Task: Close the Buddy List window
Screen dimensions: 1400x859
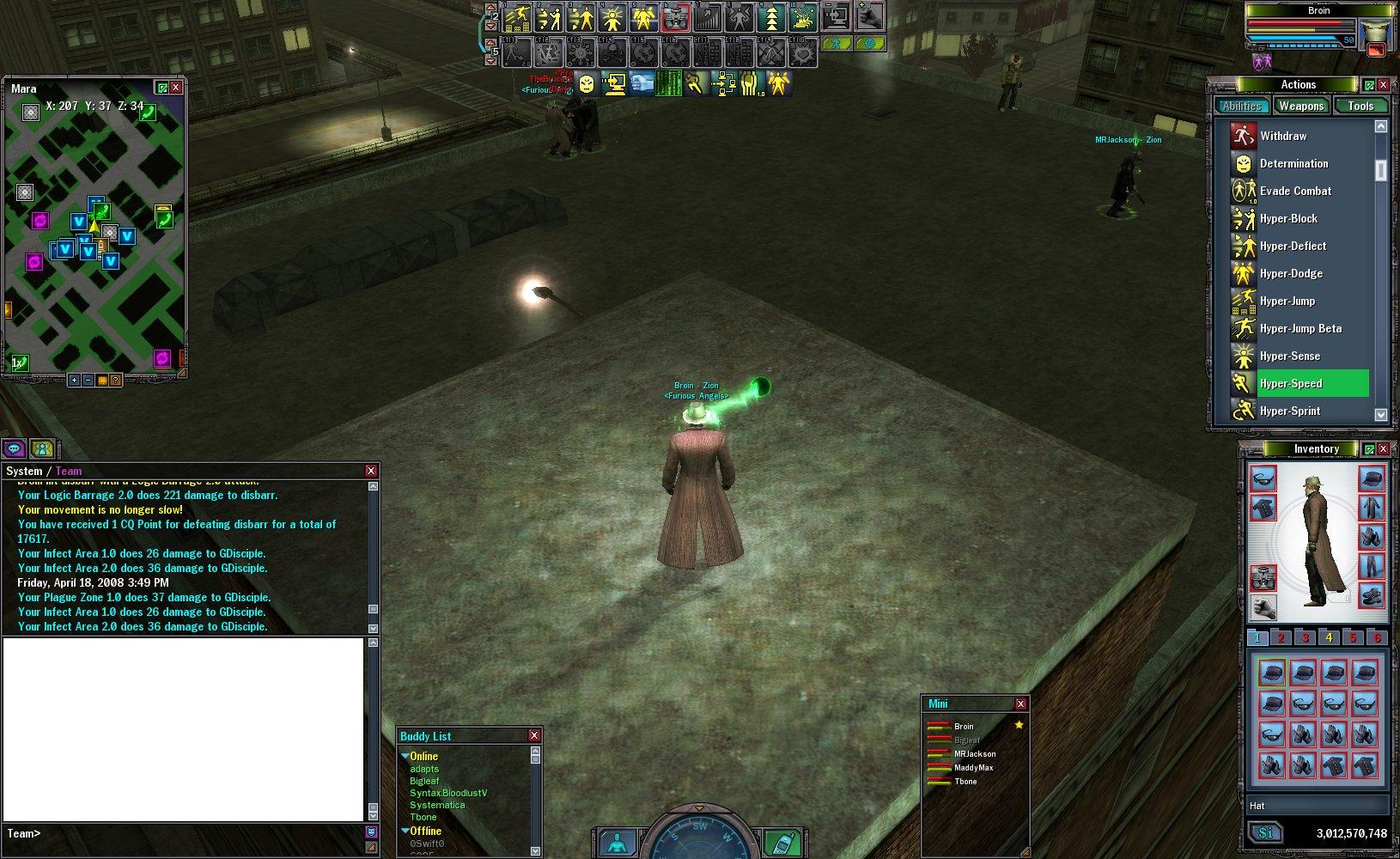Action: pos(534,735)
